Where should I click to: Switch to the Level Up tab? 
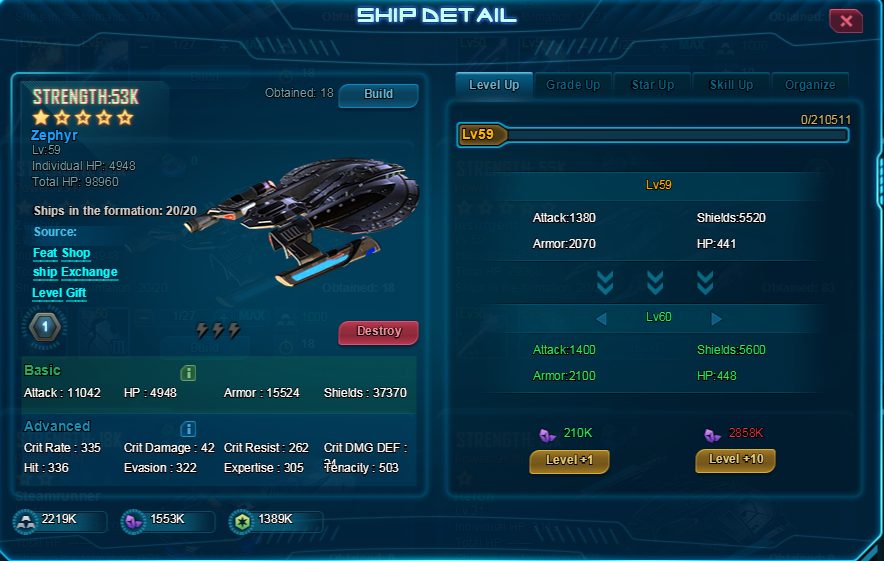[x=494, y=85]
